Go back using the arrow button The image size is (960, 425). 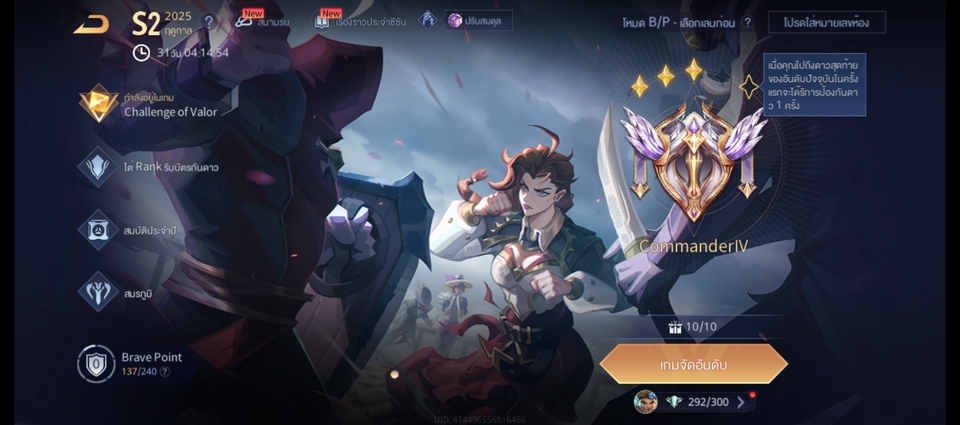91,24
